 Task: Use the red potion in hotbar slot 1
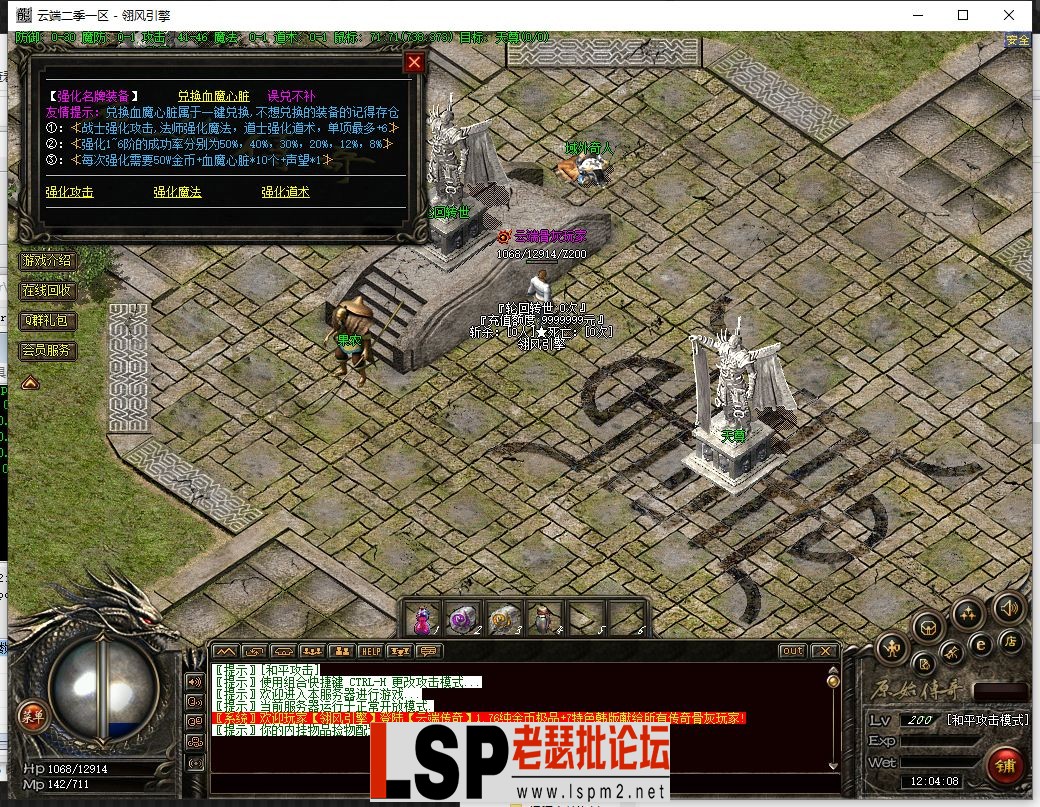(x=423, y=619)
